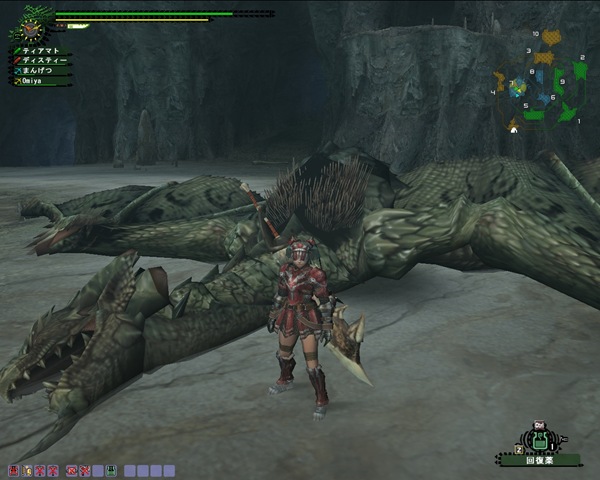Select party member ディスティー
The height and width of the screenshot is (480, 600).
[x=42, y=60]
